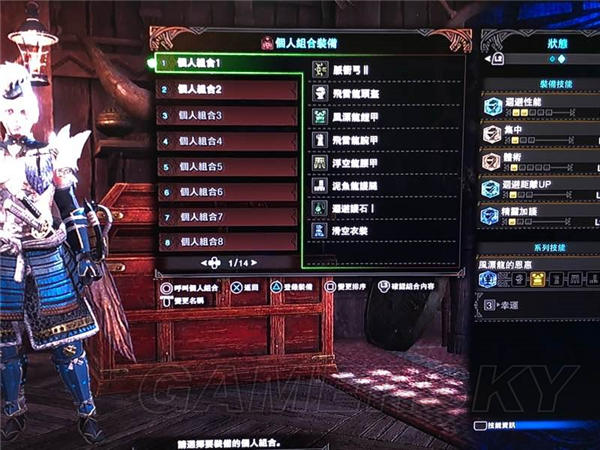Select loadout 個人組合2

coord(228,90)
